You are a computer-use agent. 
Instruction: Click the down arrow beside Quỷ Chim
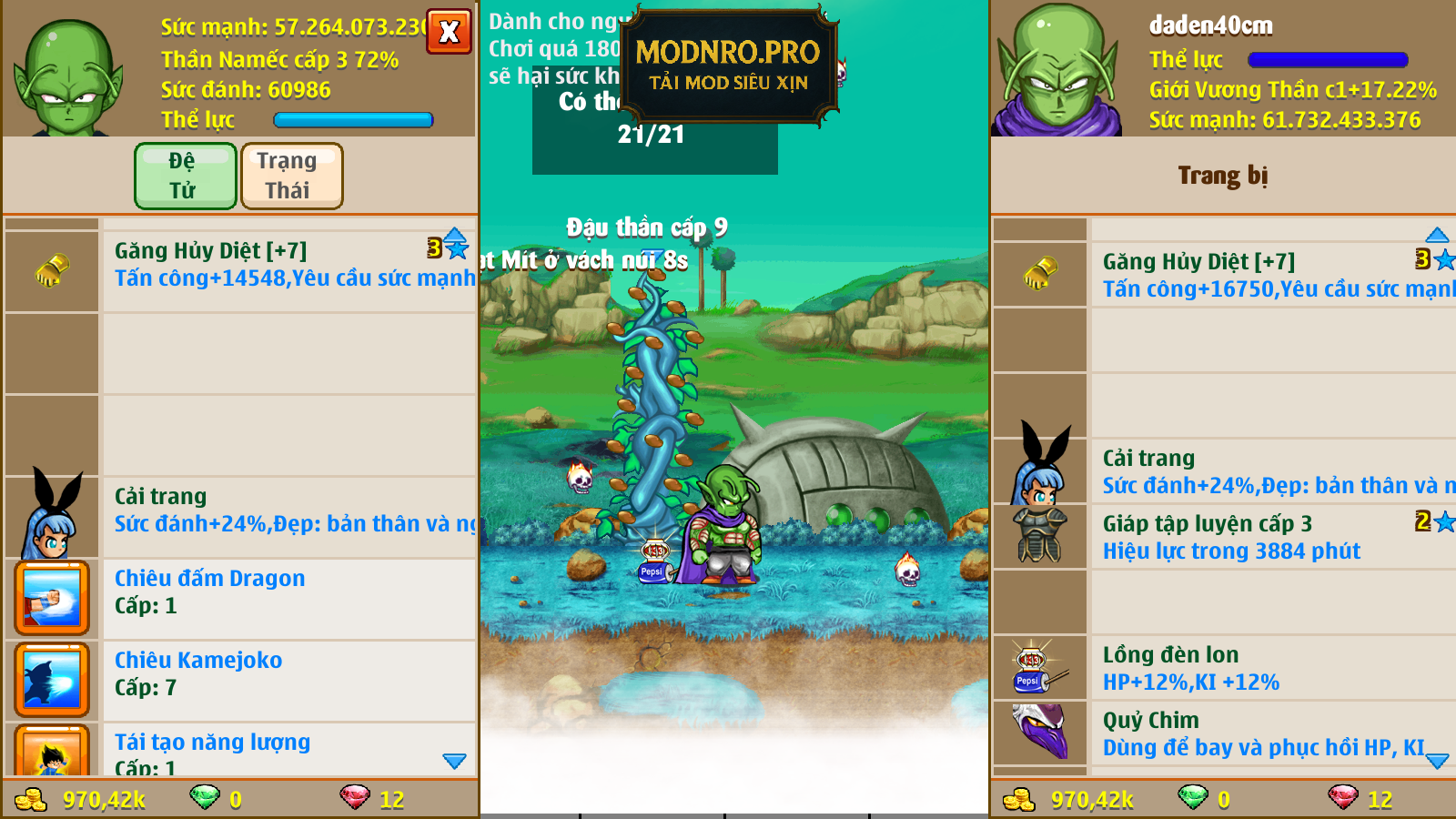[x=1437, y=761]
